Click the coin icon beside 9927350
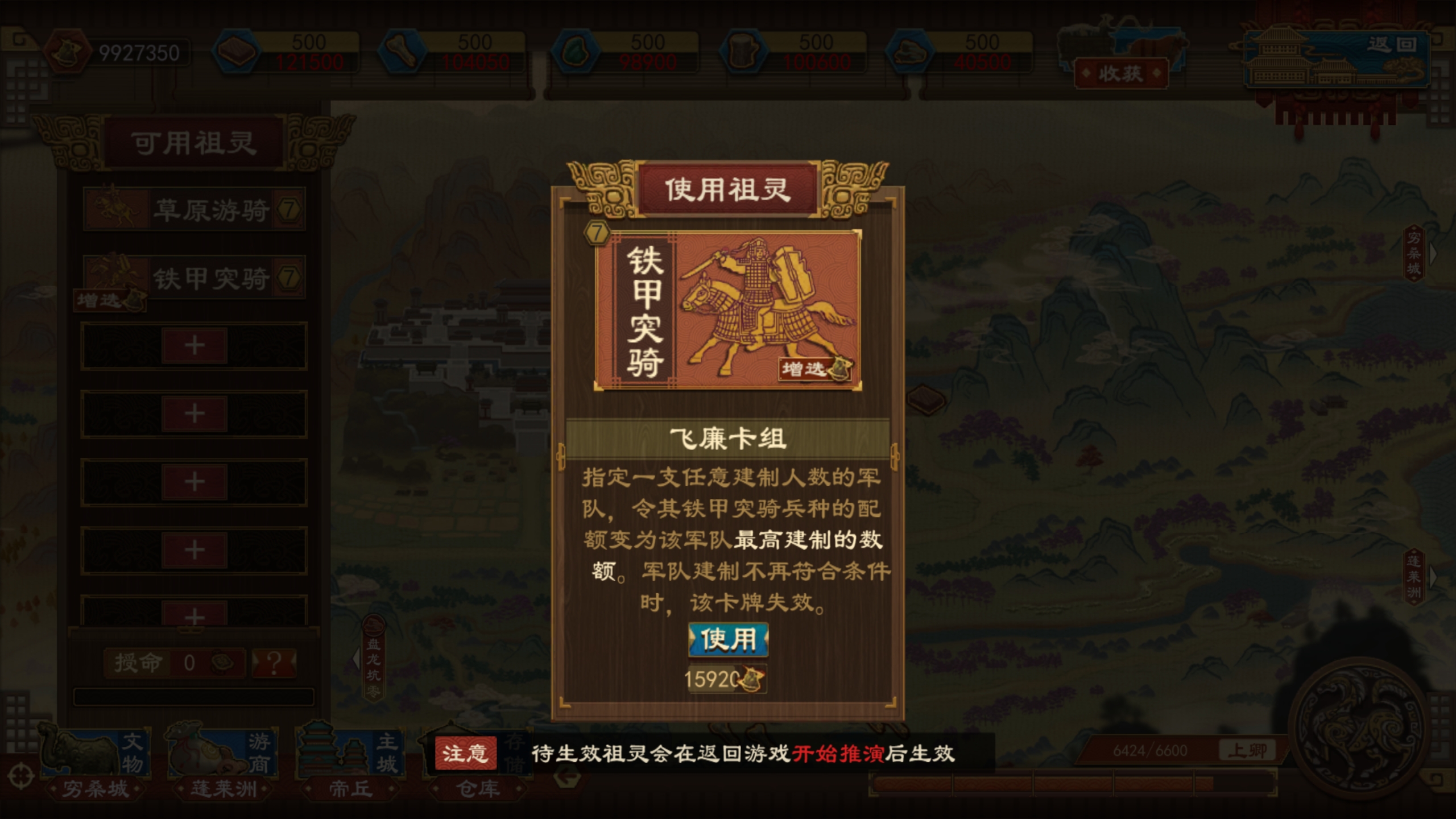1456x819 pixels. (x=68, y=51)
